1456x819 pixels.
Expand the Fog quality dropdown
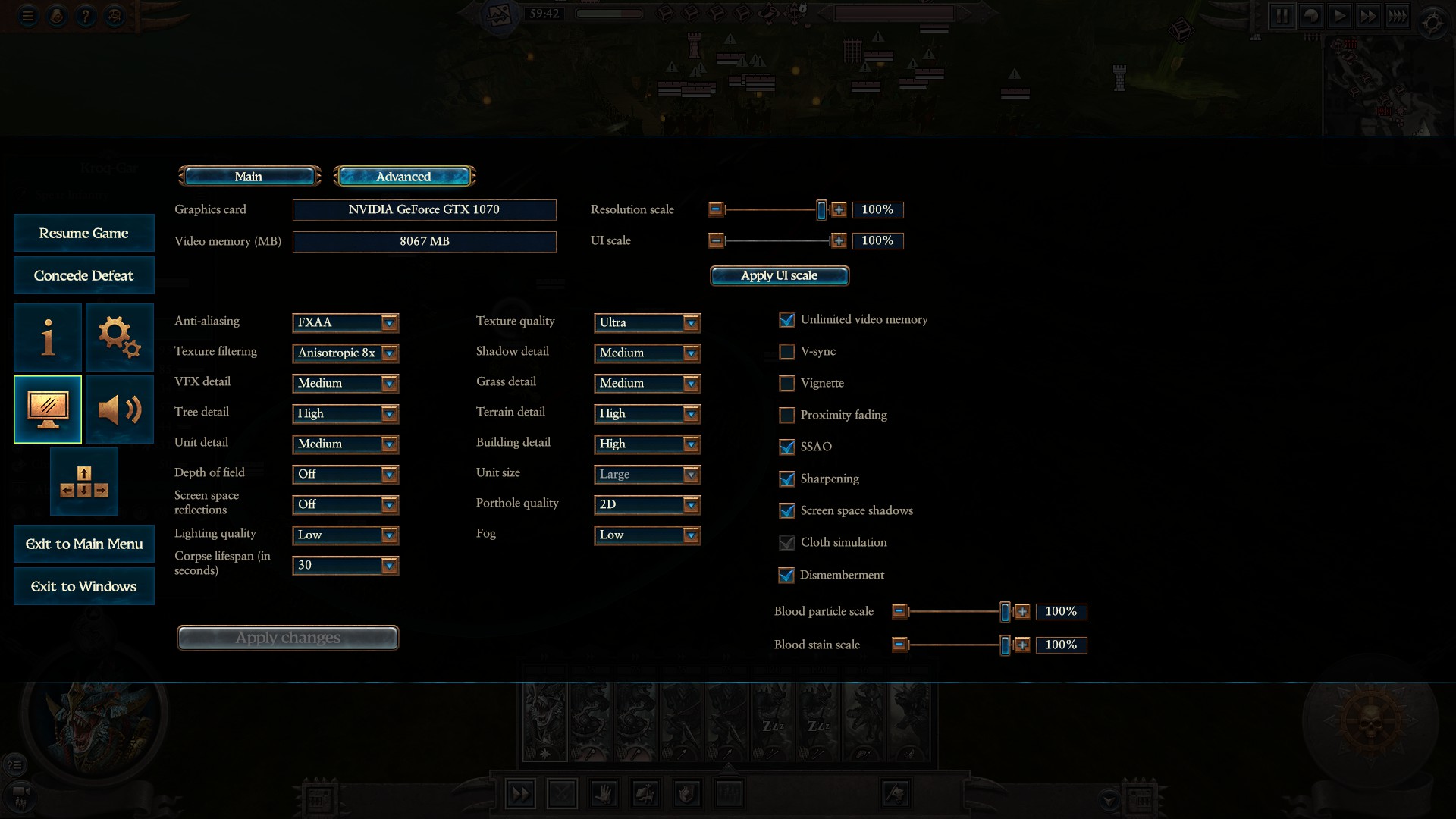click(x=647, y=535)
